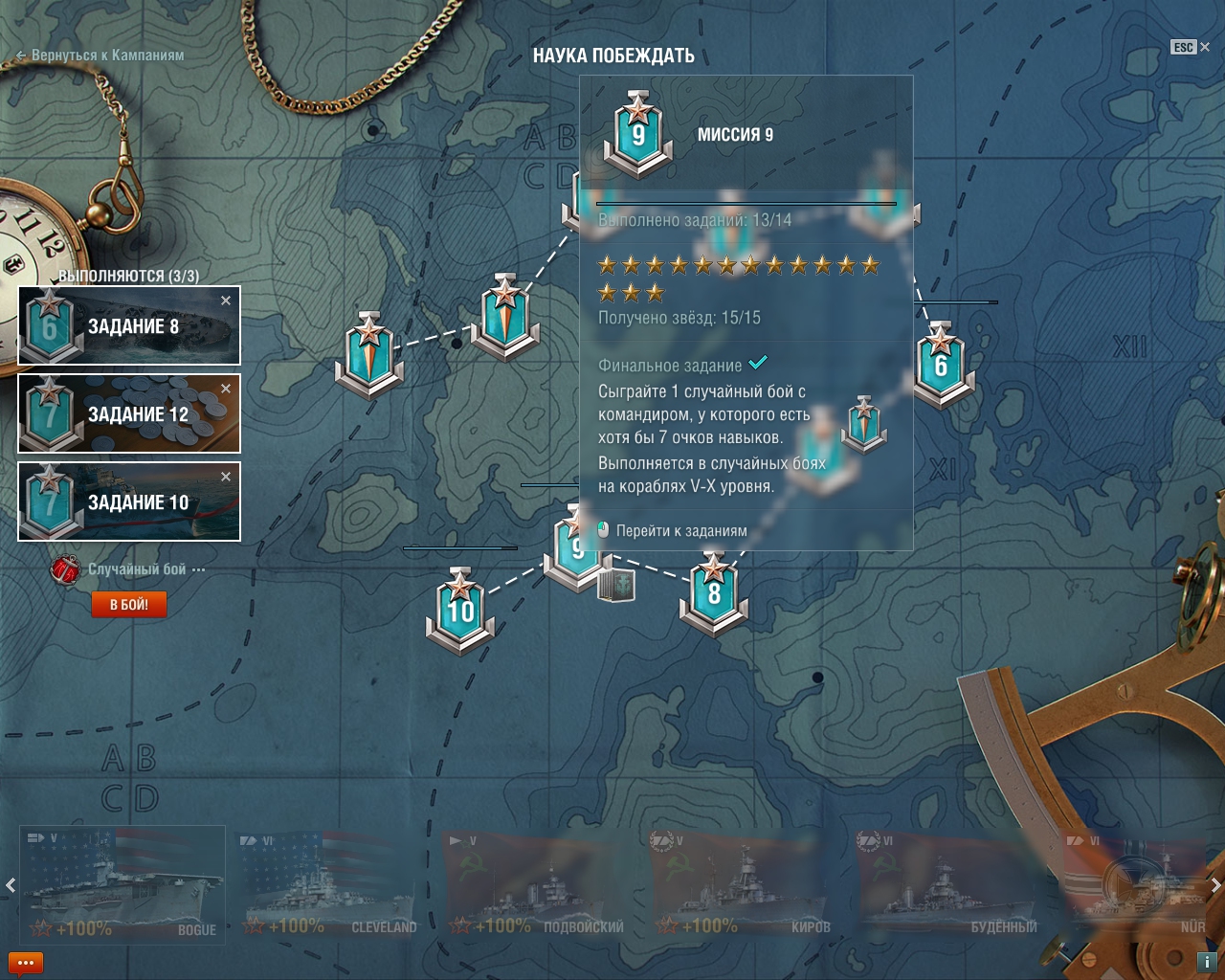Return to Campaigns via the back link
Viewport: 1225px width, 980px height.
100,56
